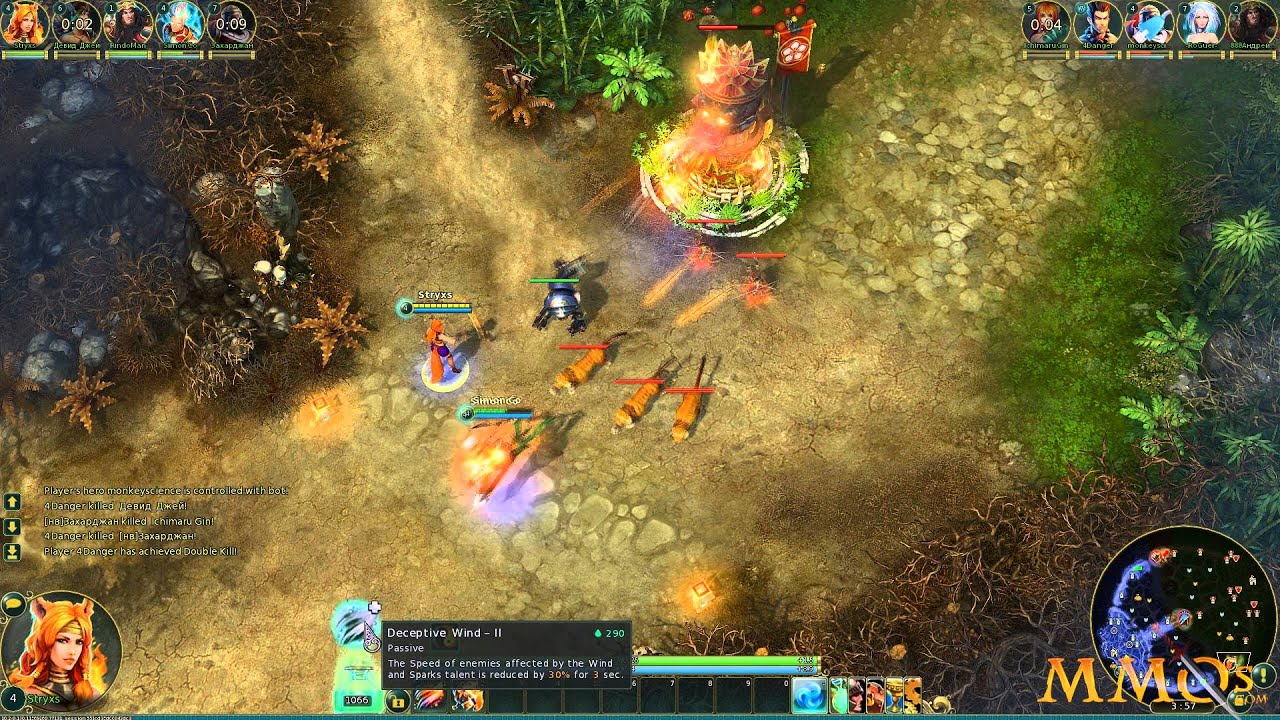Activate the red claw slash ability
Viewport: 1280px width, 720px height.
pyautogui.click(x=429, y=700)
